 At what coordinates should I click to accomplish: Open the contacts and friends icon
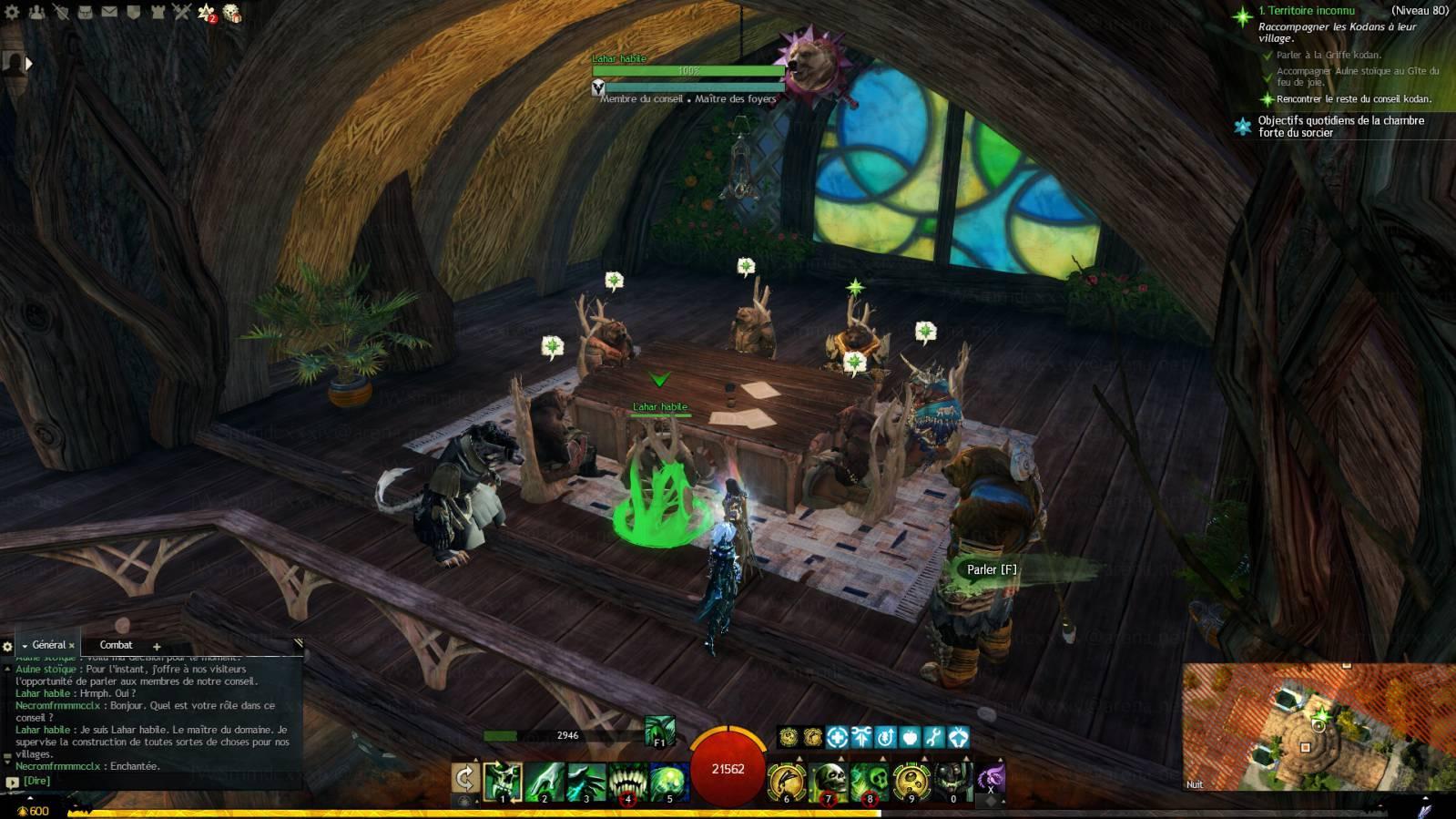[x=37, y=13]
